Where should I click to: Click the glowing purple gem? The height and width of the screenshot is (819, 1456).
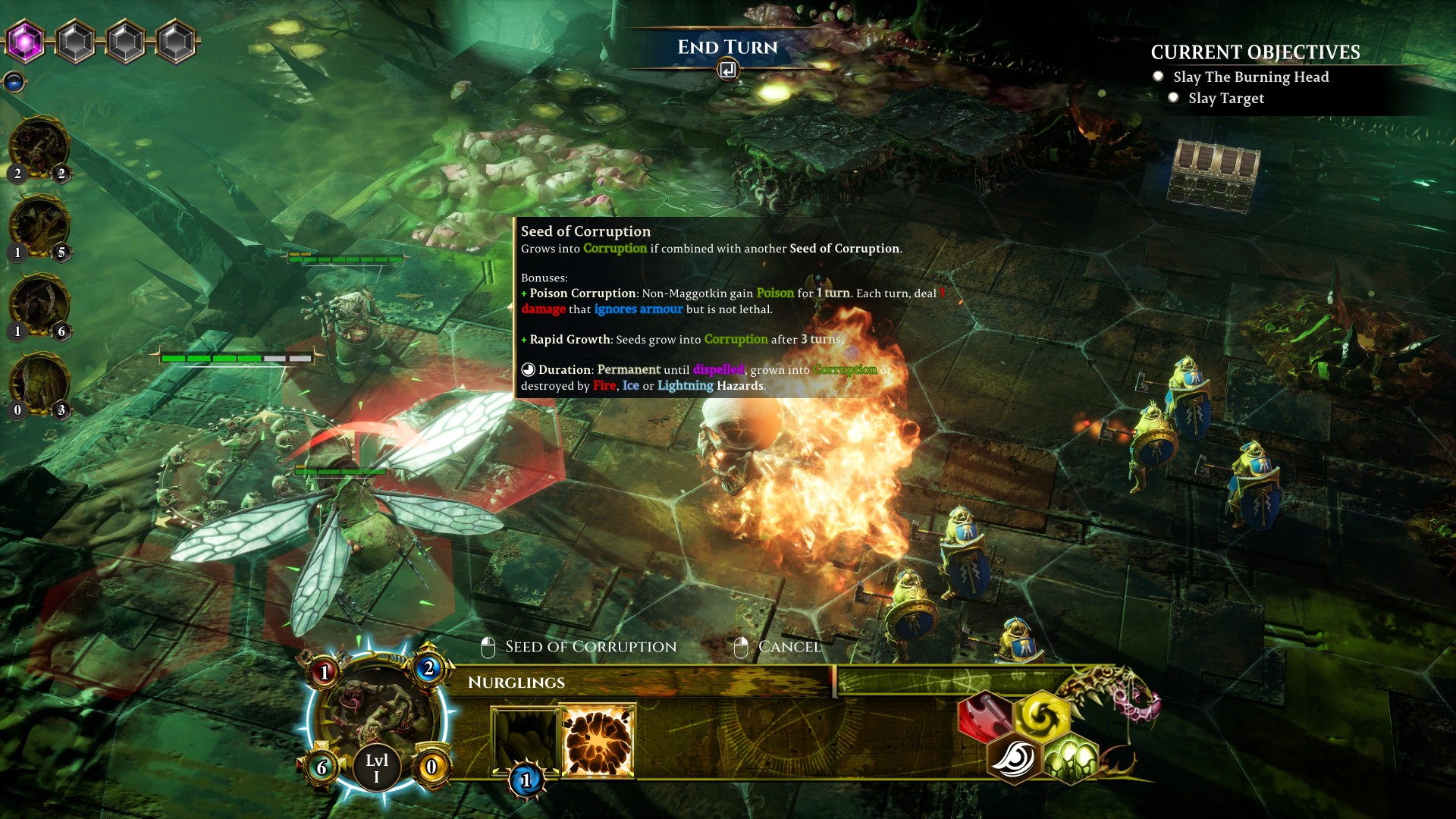tap(26, 41)
